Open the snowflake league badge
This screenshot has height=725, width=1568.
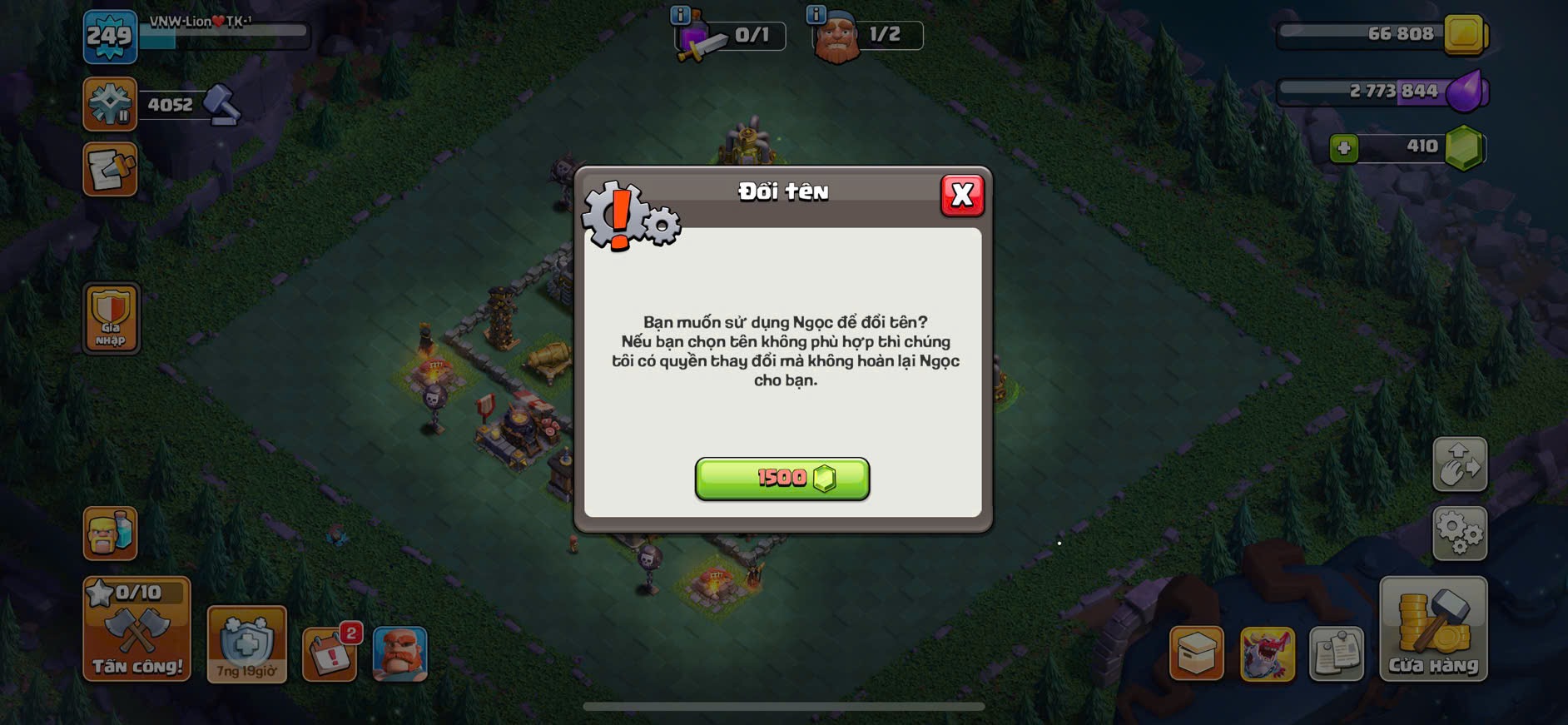[110, 104]
